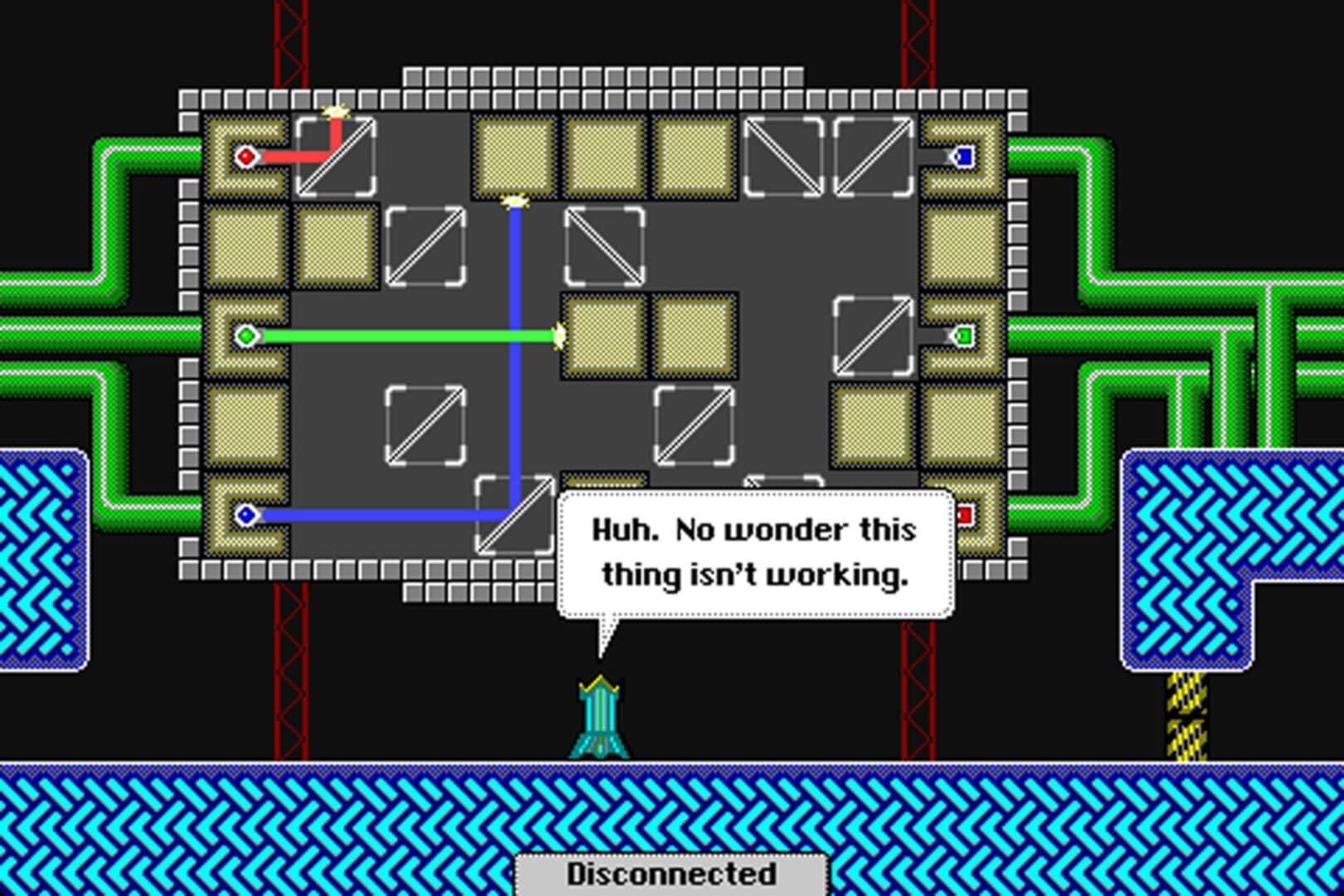Flip the mirror beside the green receiver
Screen dimensions: 1344x896
(x=873, y=335)
